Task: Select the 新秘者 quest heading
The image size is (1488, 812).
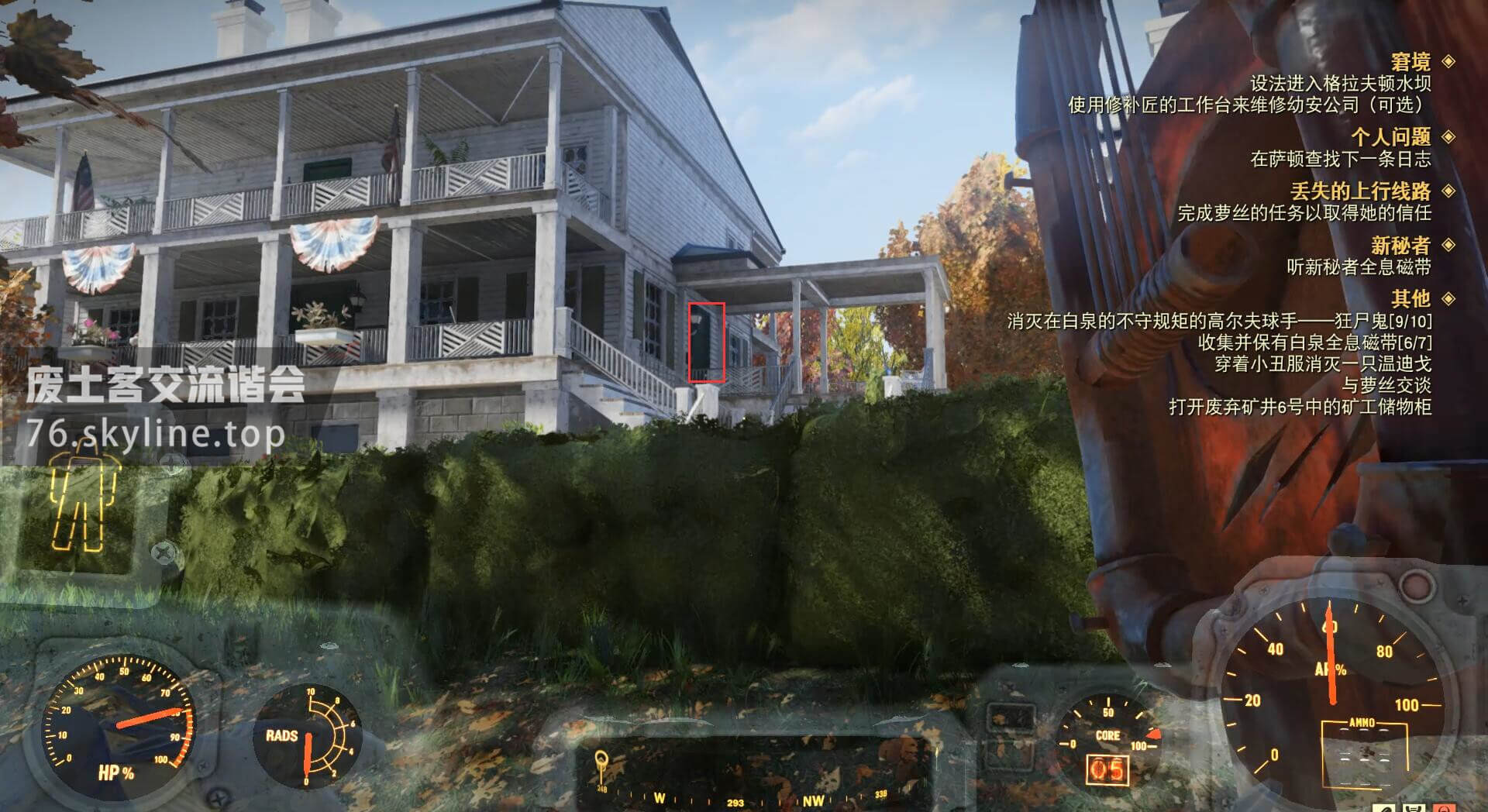Action: [x=1400, y=246]
